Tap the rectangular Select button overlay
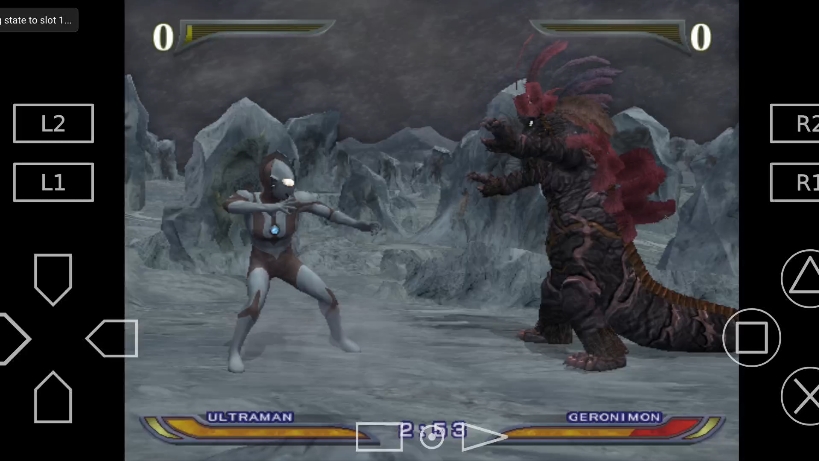 (x=378, y=436)
